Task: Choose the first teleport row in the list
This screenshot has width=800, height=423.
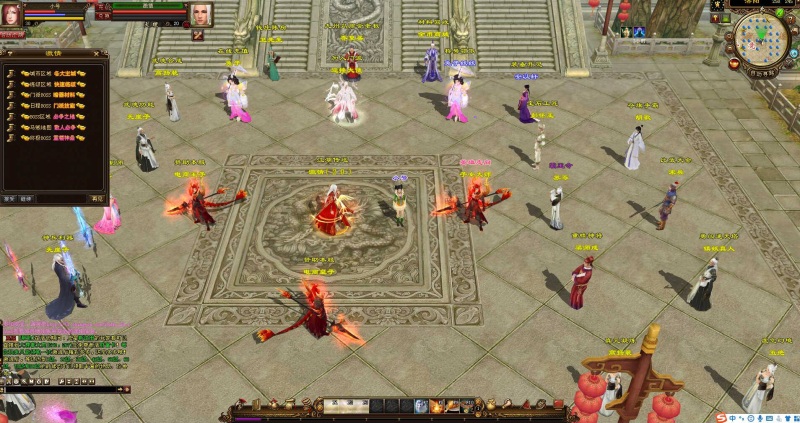Action: pyautogui.click(x=54, y=74)
